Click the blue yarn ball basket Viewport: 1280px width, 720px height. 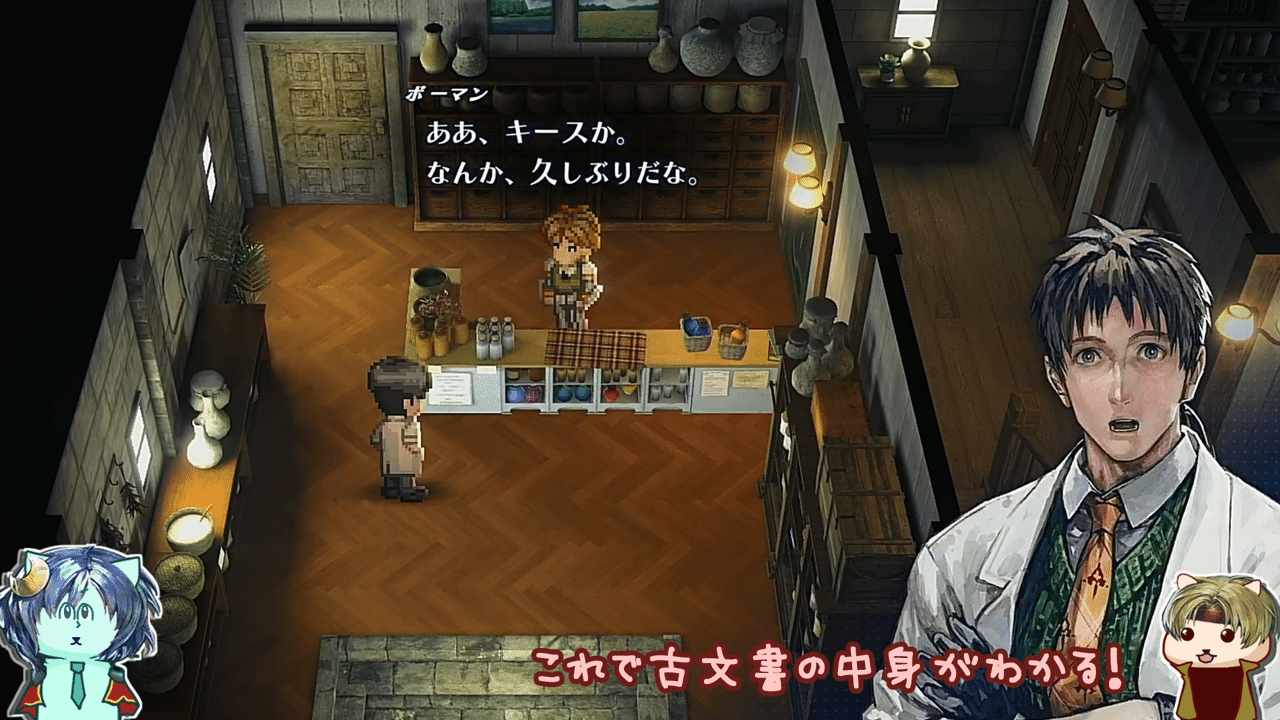[697, 333]
